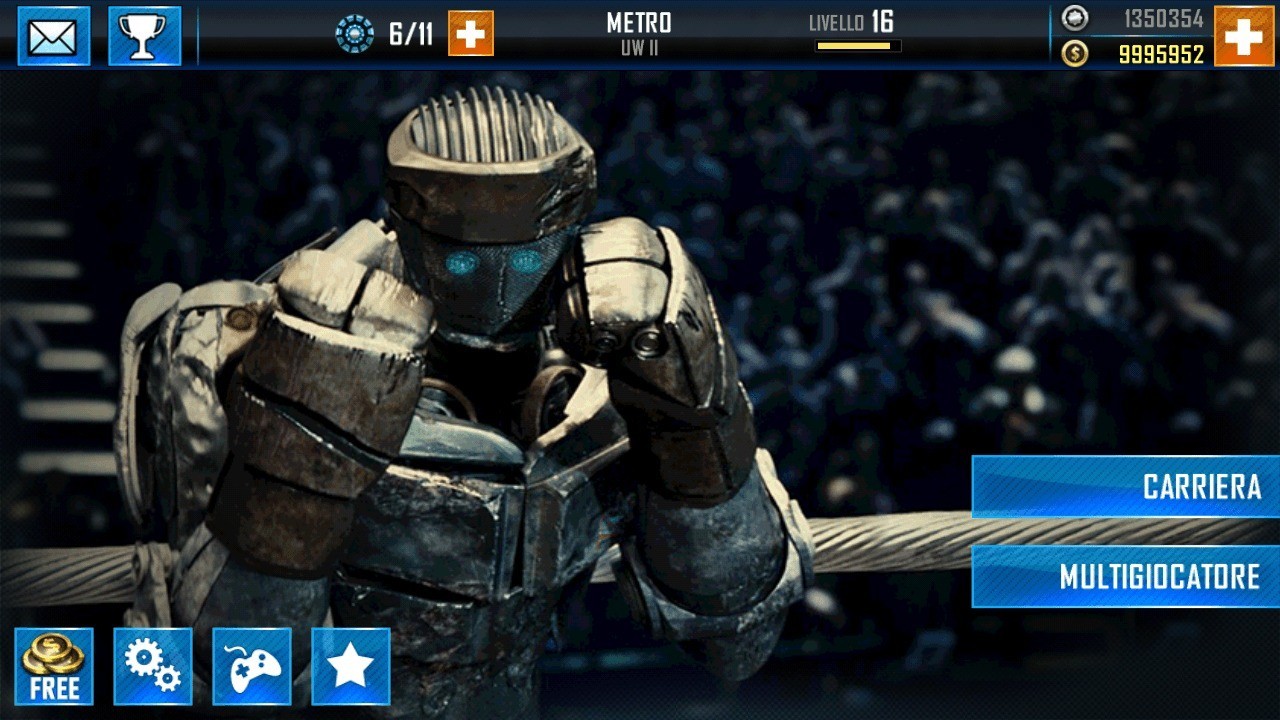The width and height of the screenshot is (1280, 720).
Task: Tap the star icon button
Action: point(351,666)
